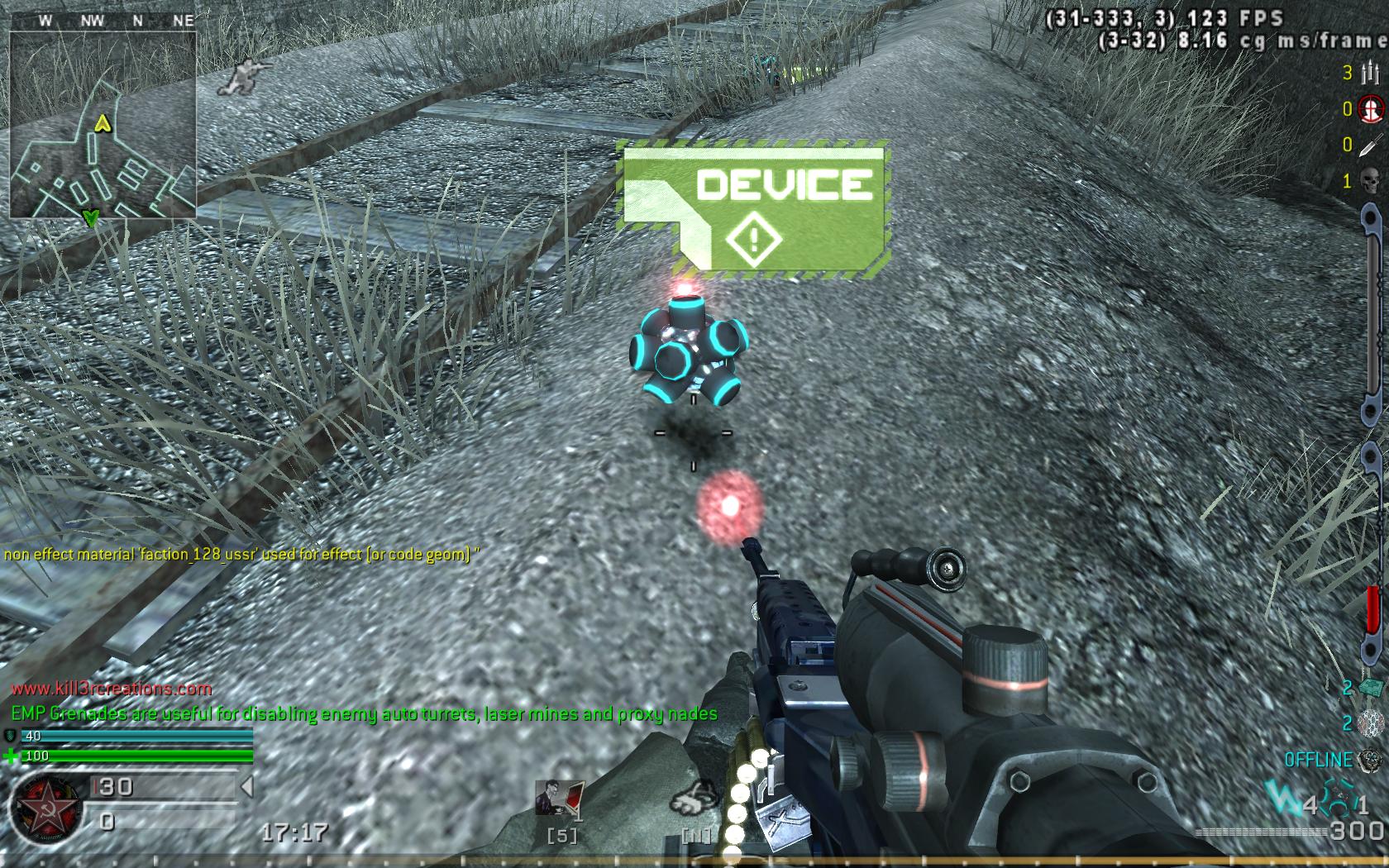Select the speckled grenade item icon
The image size is (1389, 868).
pyautogui.click(x=1371, y=723)
